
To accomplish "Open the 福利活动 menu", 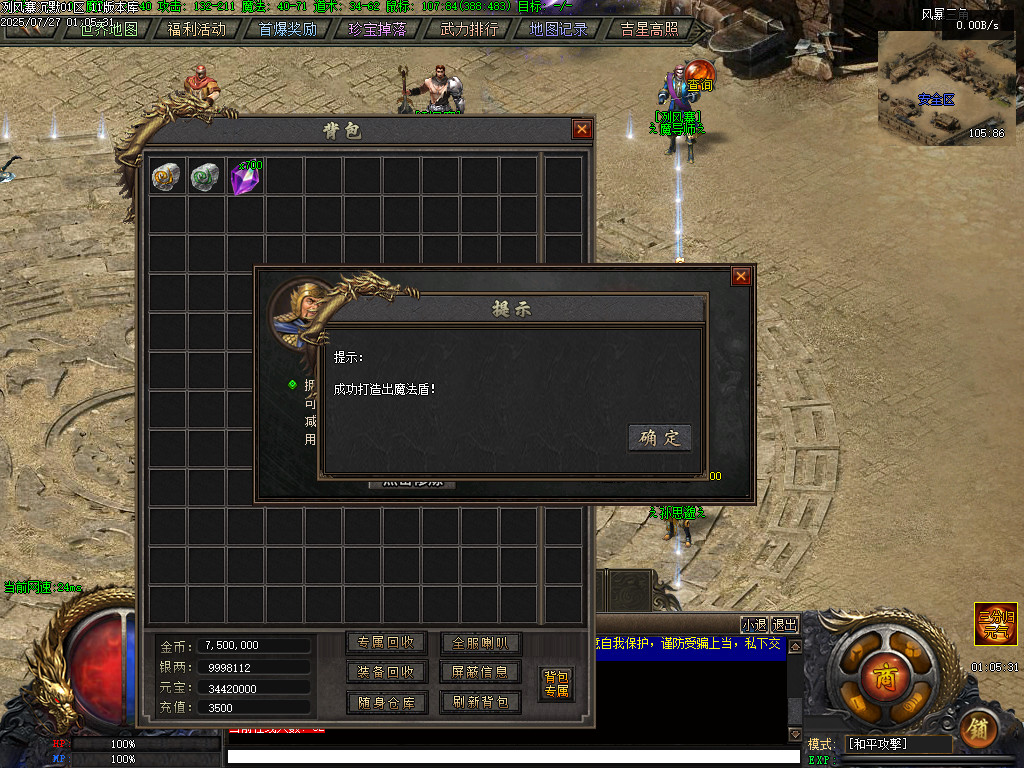I will [x=197, y=29].
